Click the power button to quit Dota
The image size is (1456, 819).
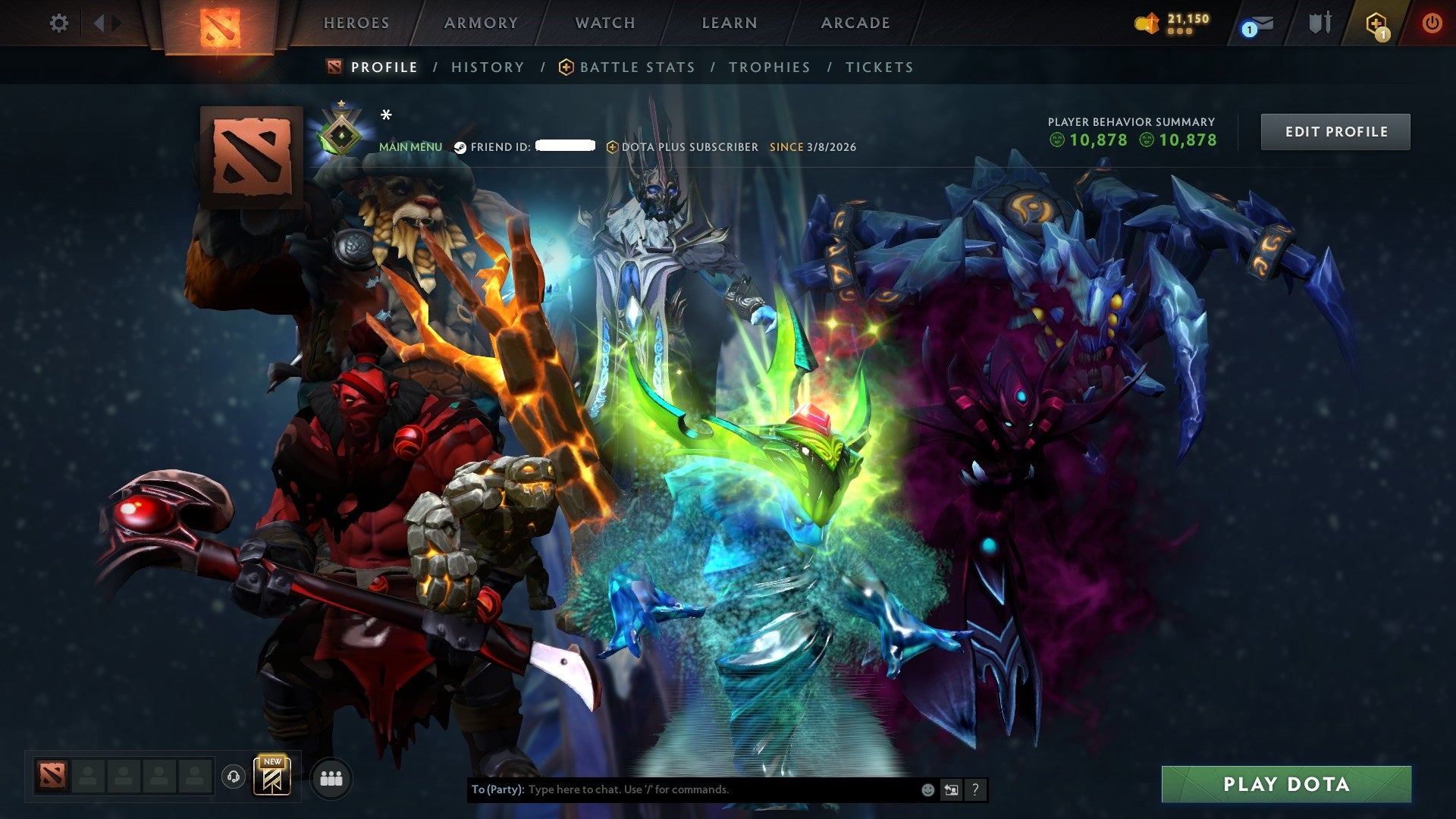pyautogui.click(x=1432, y=23)
